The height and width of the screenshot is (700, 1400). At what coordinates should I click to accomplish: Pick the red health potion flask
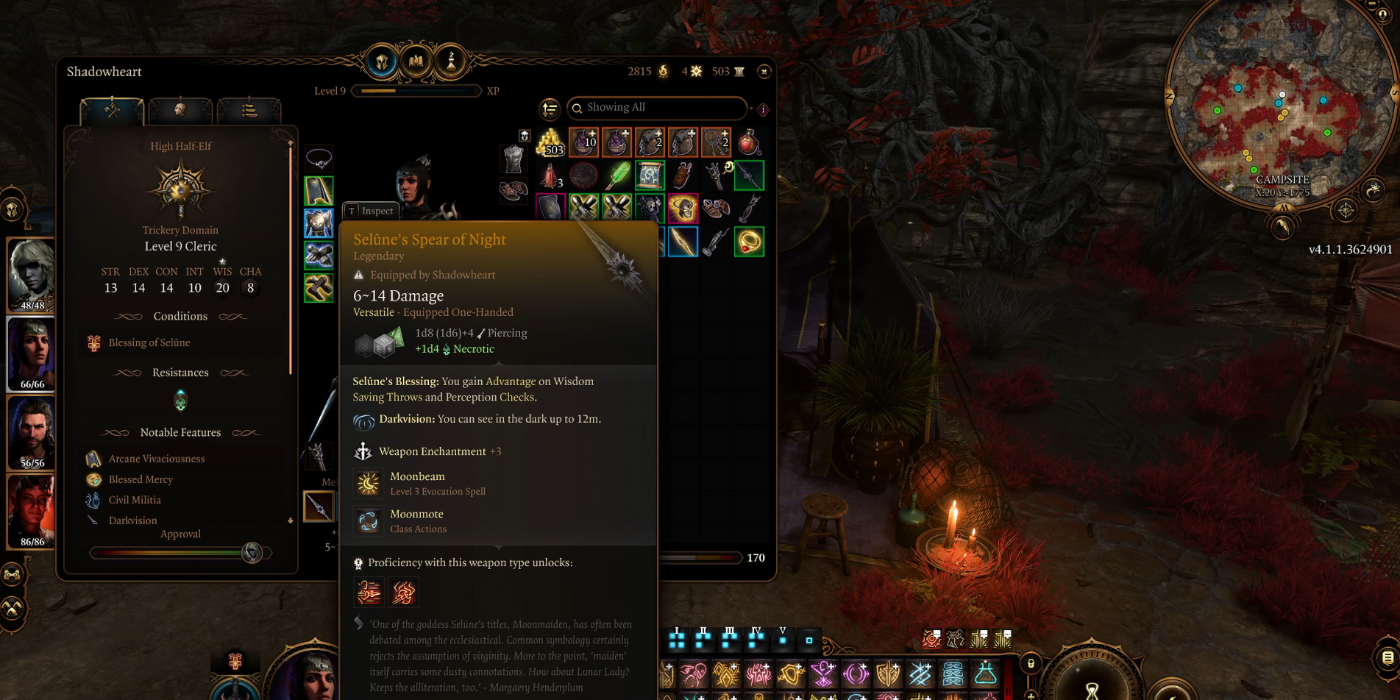click(748, 143)
